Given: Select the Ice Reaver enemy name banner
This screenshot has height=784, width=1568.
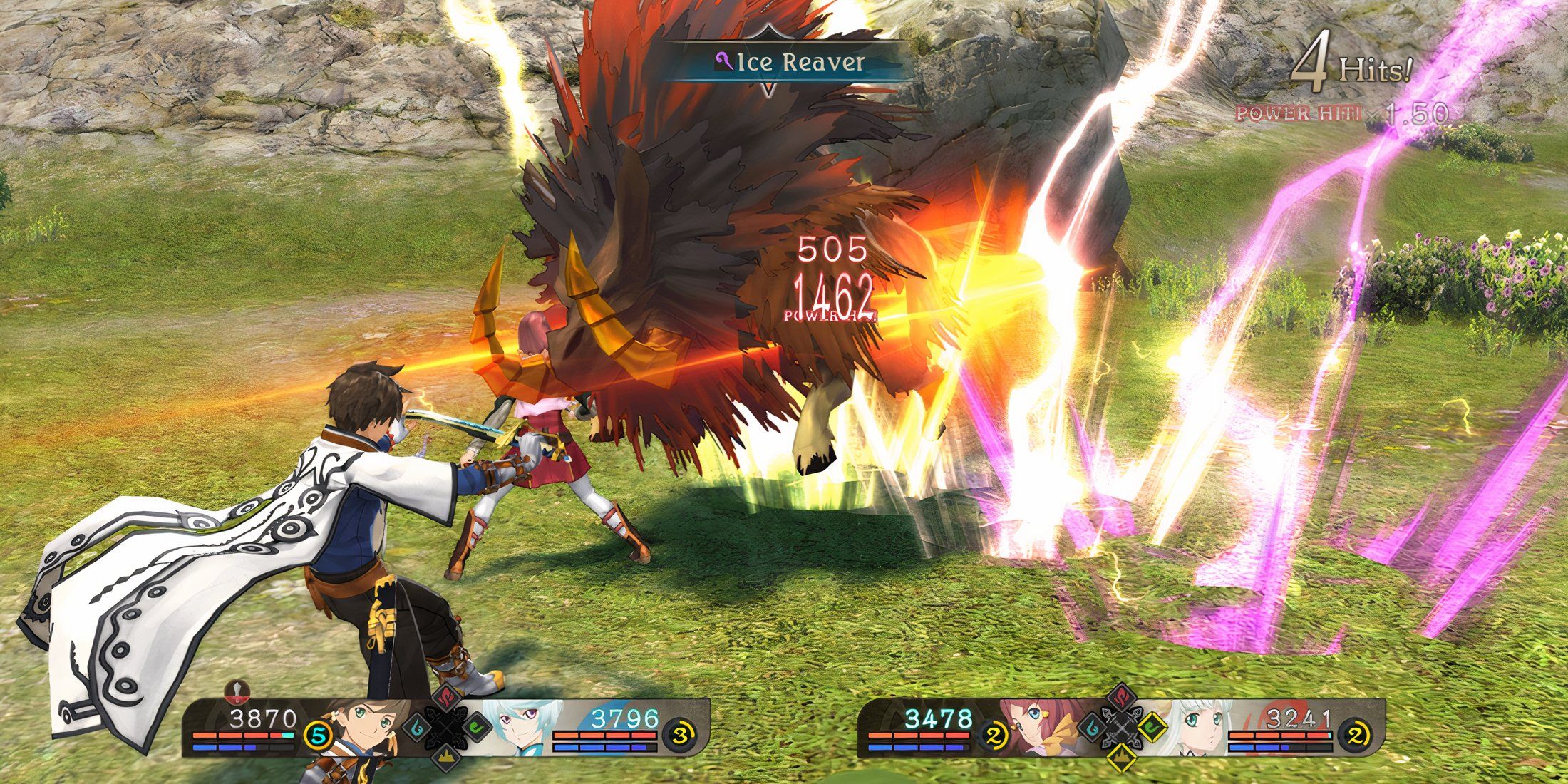Looking at the screenshot, I should (788, 62).
